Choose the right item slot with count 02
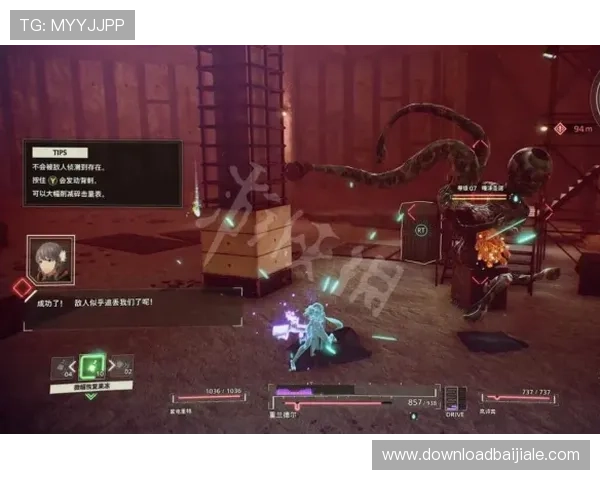This screenshot has width=600, height=480. [x=119, y=367]
